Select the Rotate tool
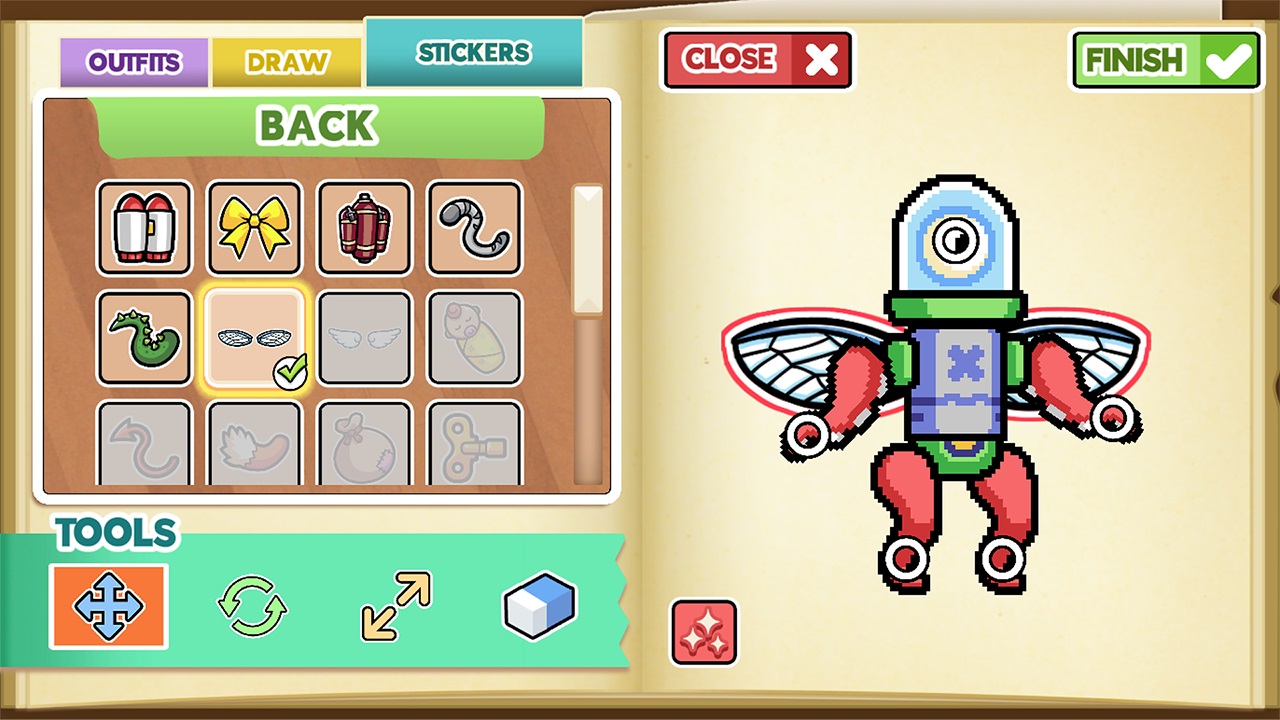The image size is (1280, 720). click(251, 605)
